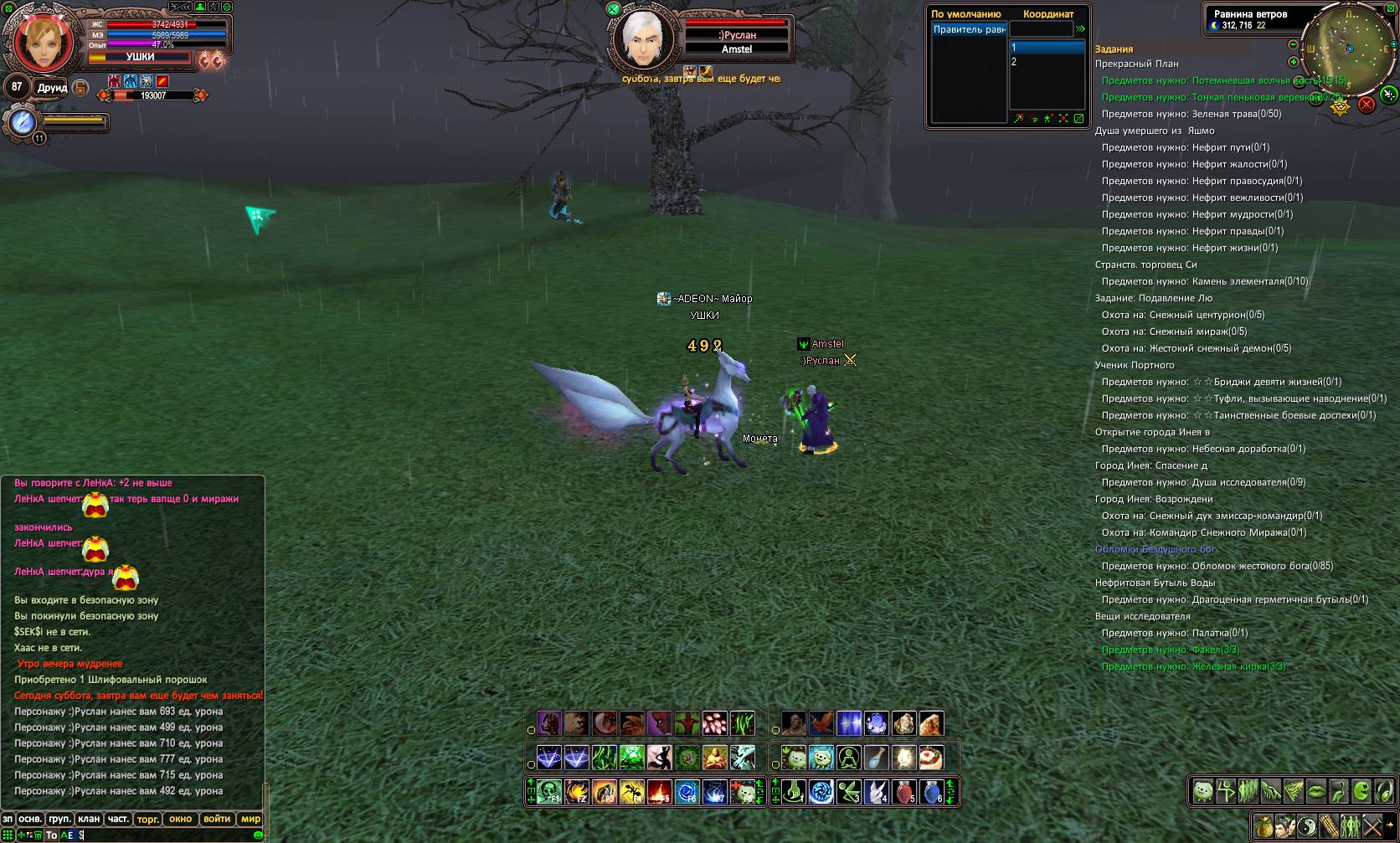Select the Amstel target portrait

pyautogui.click(x=641, y=39)
